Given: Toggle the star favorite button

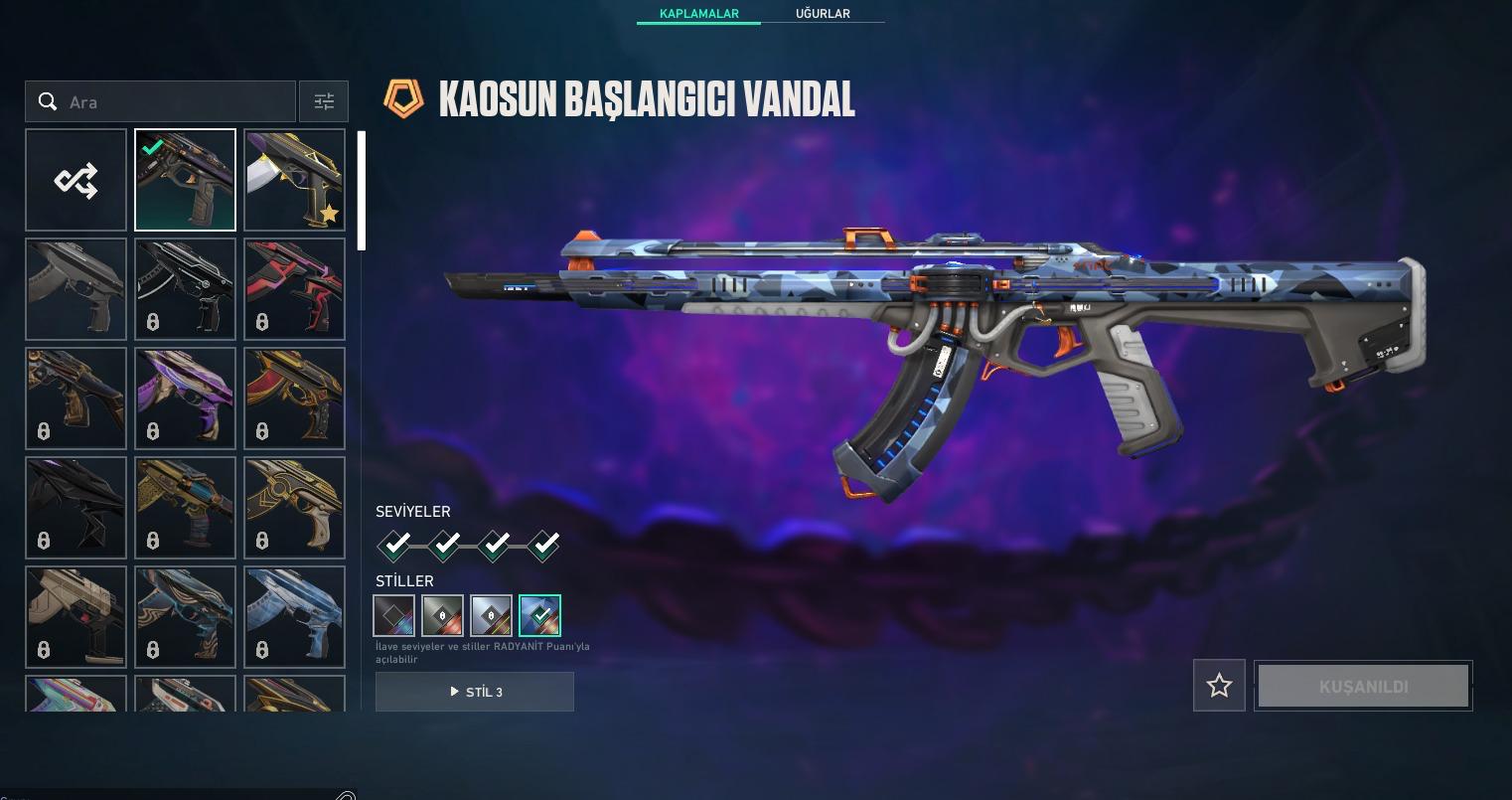Looking at the screenshot, I should pos(1219,685).
